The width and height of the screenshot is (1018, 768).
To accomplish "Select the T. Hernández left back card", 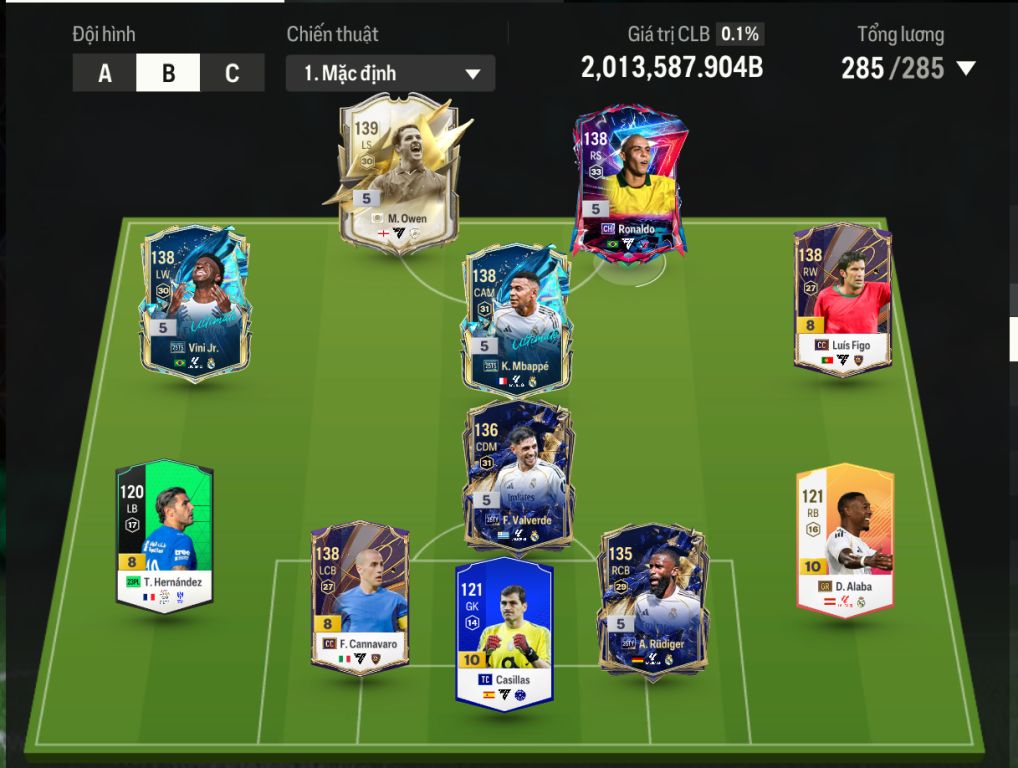I will click(164, 535).
